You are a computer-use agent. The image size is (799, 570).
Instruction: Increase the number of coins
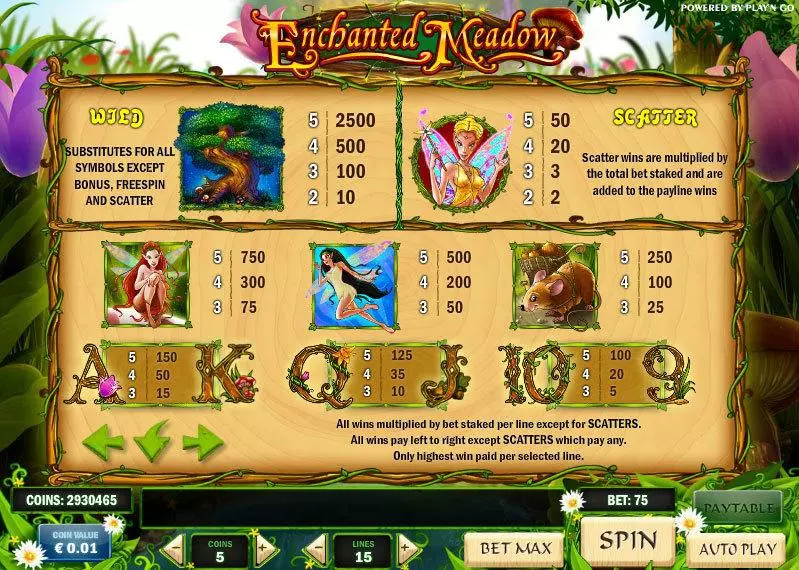[x=264, y=548]
